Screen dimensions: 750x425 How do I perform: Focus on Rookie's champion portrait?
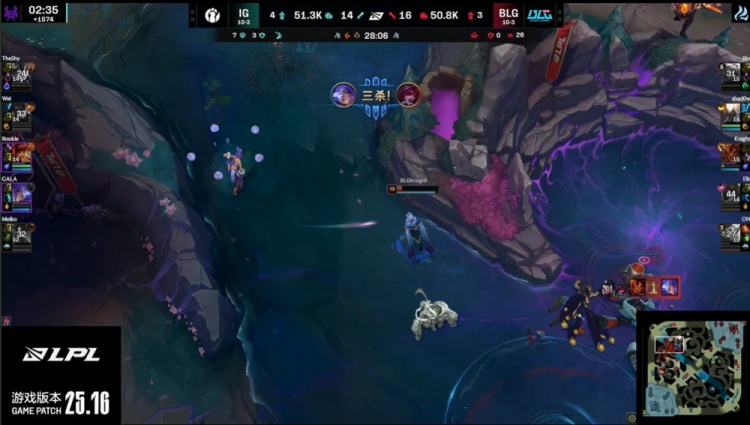tap(21, 154)
